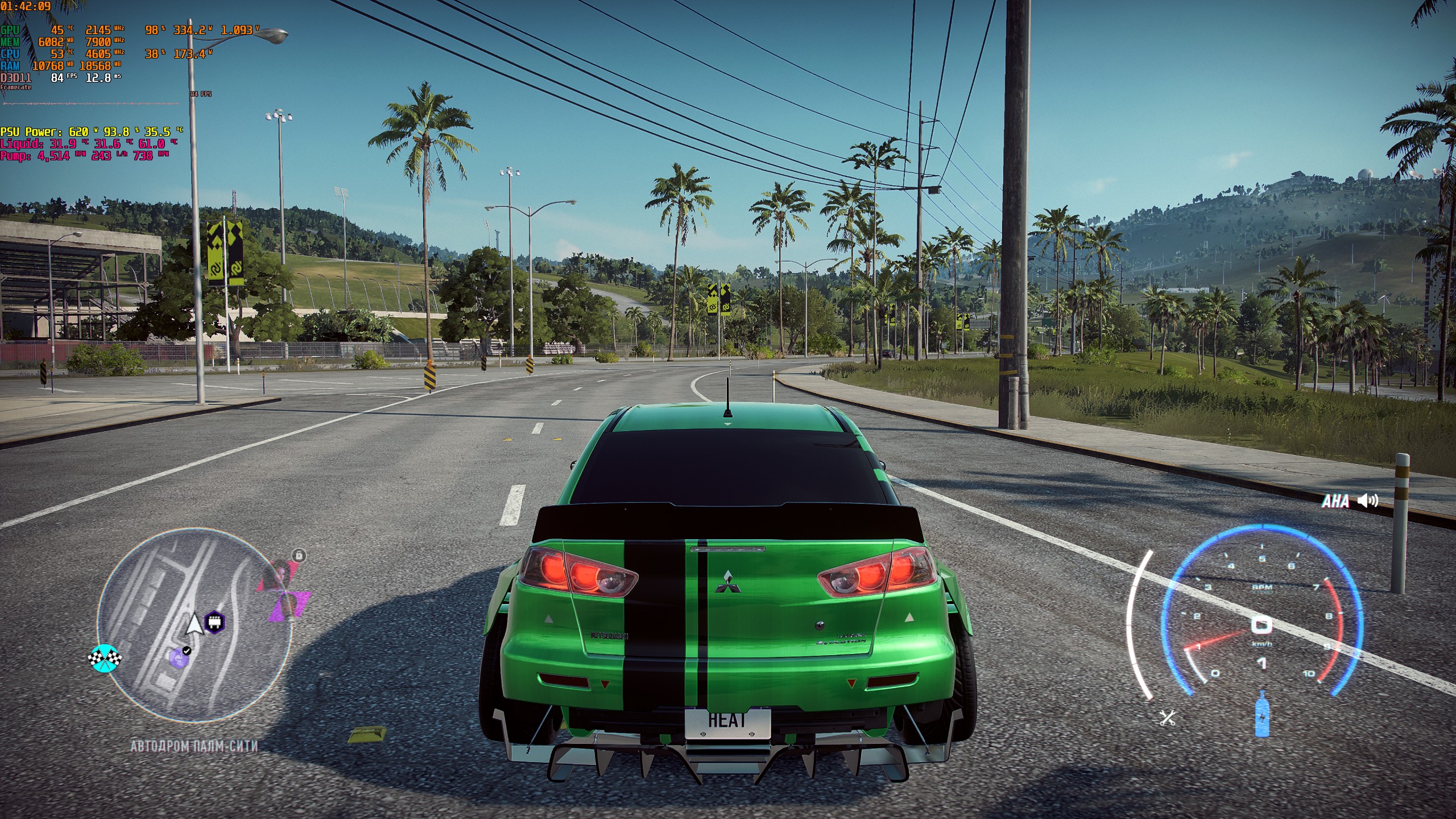The height and width of the screenshot is (819, 1456).
Task: Open the circular minimap
Action: [193, 626]
